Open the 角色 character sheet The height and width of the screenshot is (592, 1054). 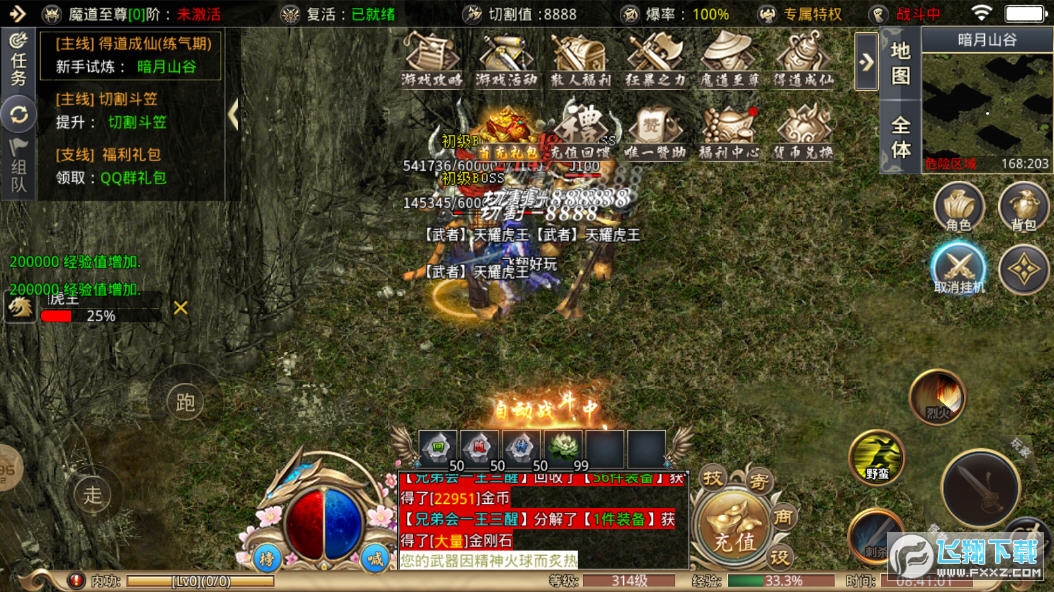click(958, 208)
